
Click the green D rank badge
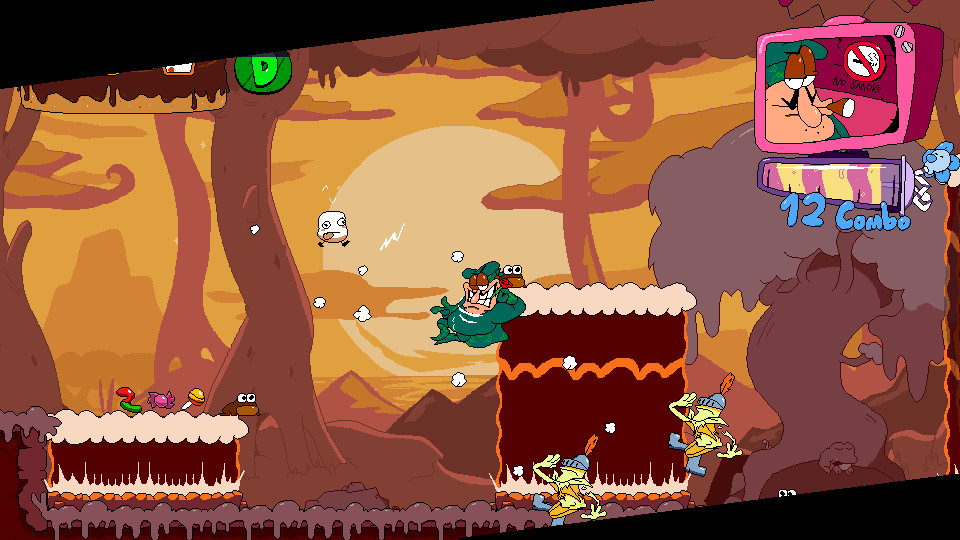click(x=262, y=72)
